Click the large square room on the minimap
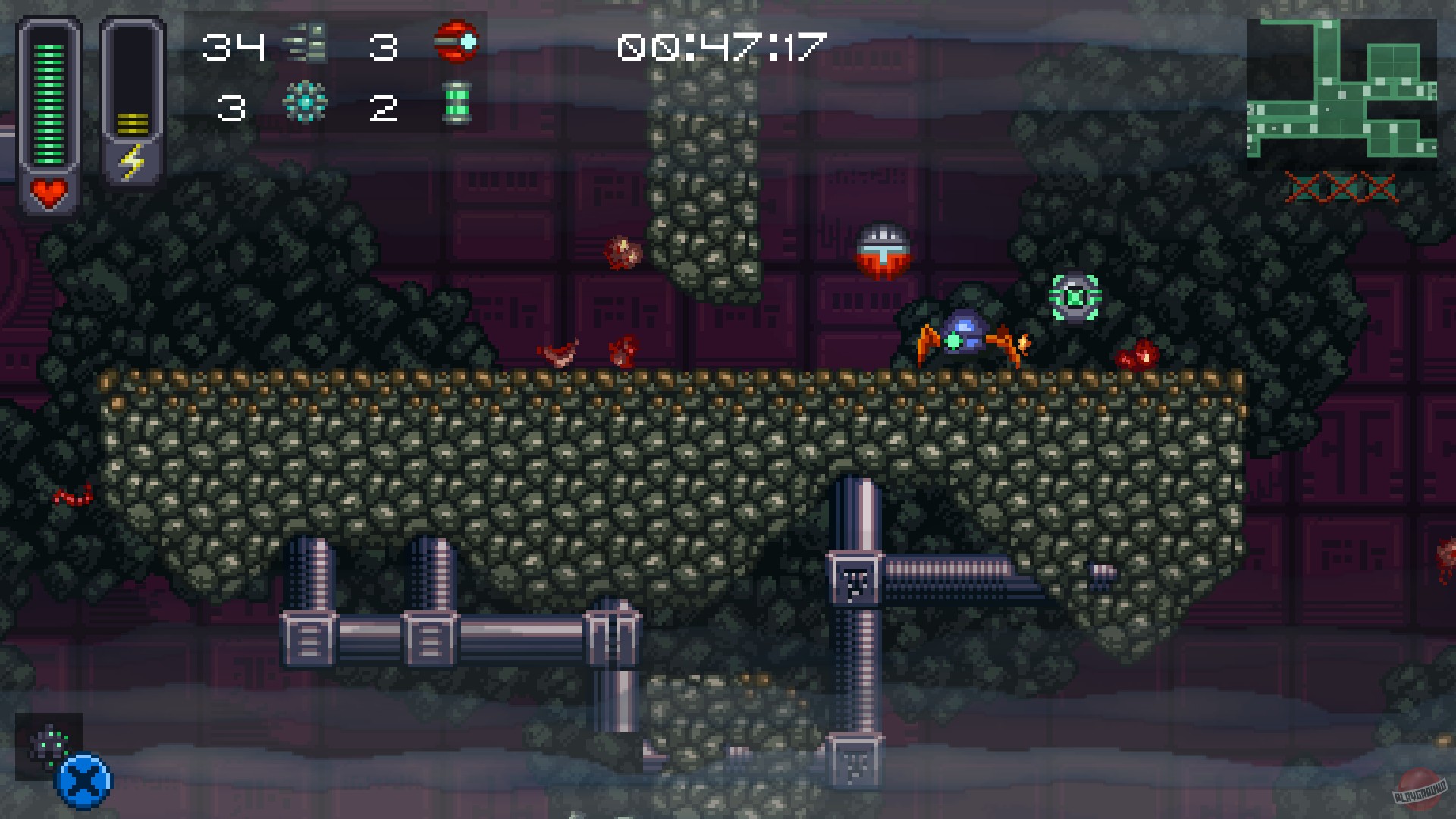The image size is (1456, 819). click(x=1394, y=61)
